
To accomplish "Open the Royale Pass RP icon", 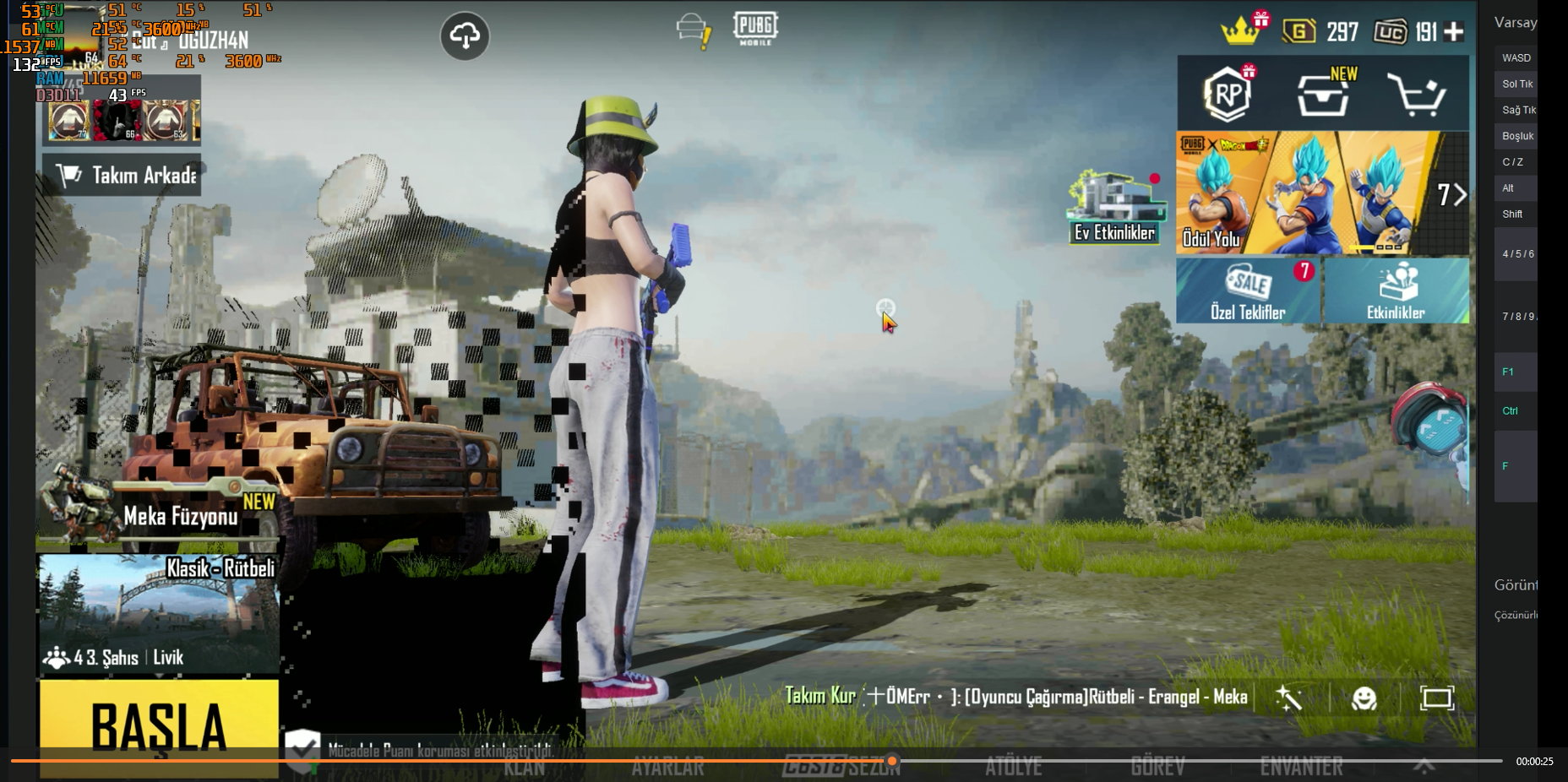I will click(x=1228, y=94).
